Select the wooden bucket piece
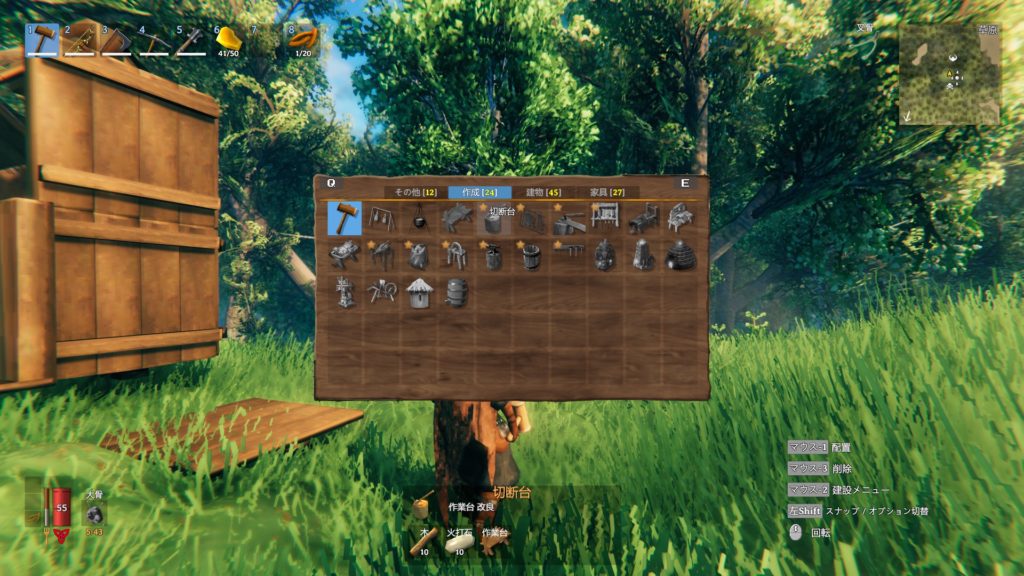Viewport: 1024px width, 576px height. 530,256
